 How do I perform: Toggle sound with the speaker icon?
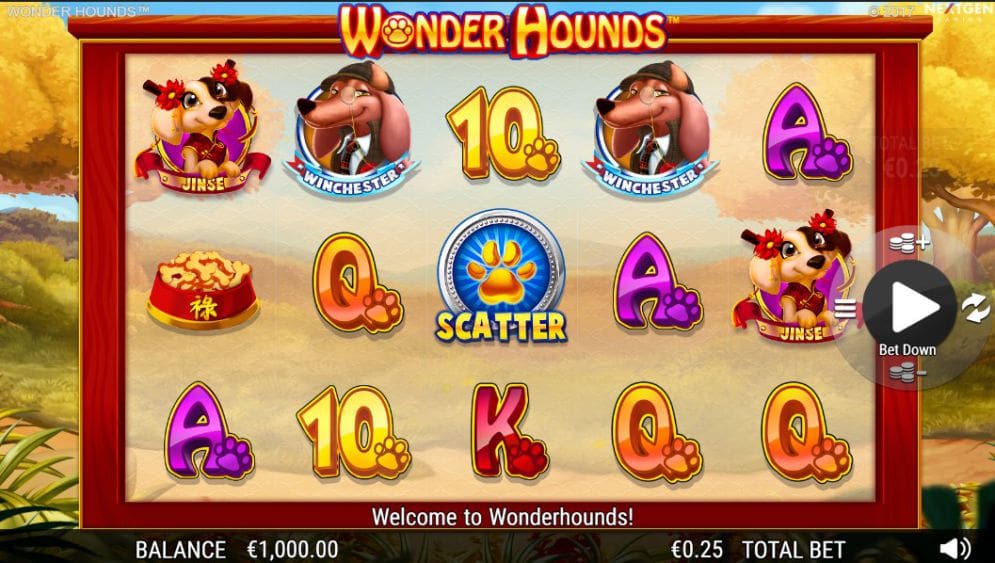[x=955, y=548]
